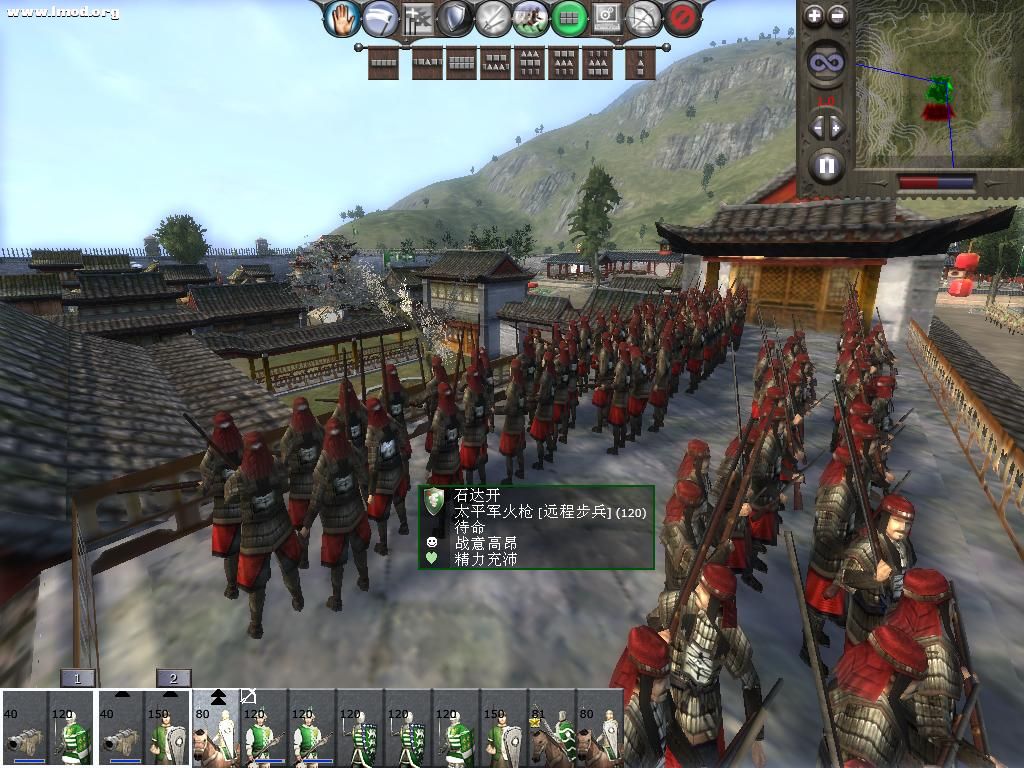Toggle the green formation density button

tap(568, 17)
